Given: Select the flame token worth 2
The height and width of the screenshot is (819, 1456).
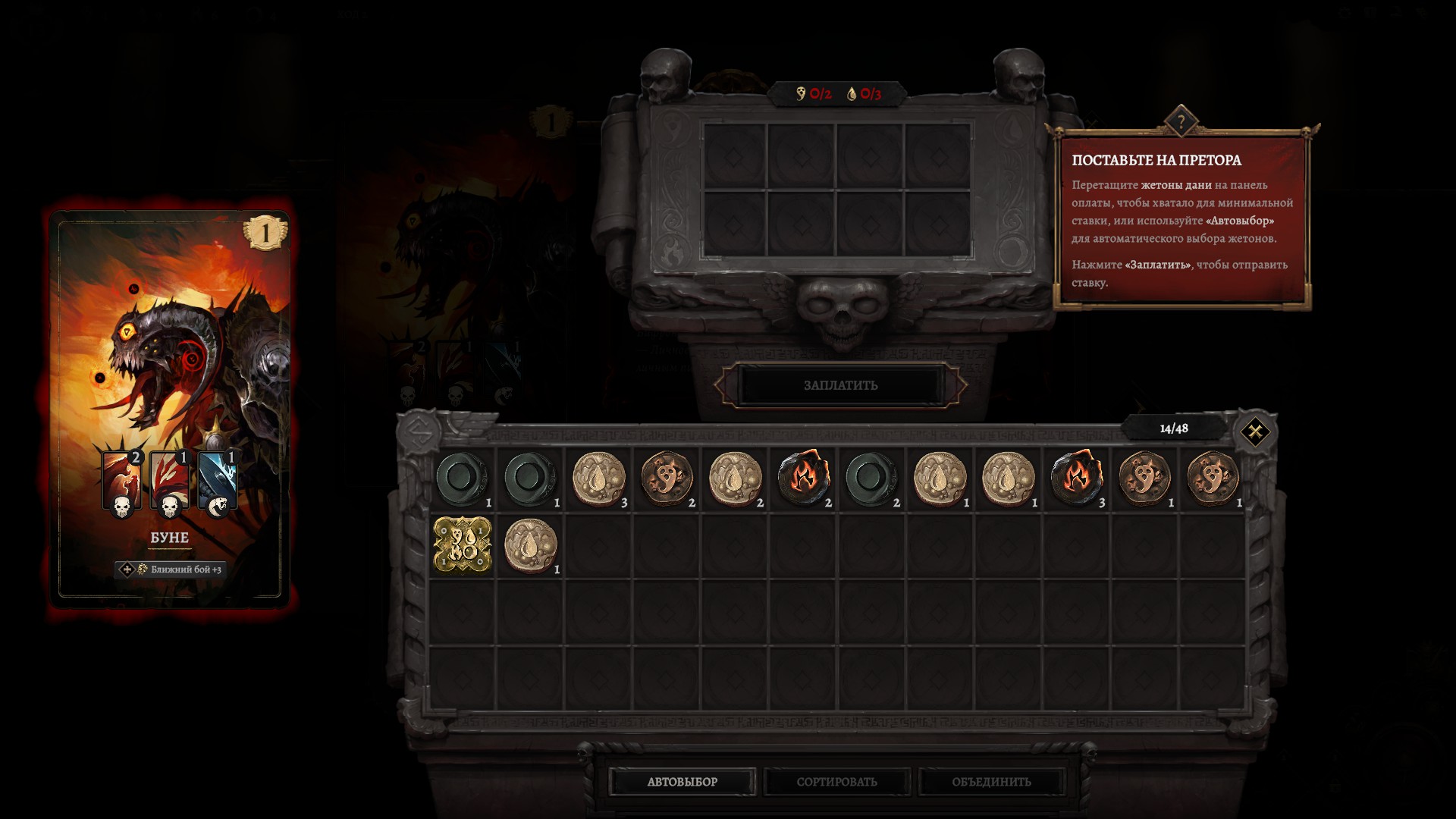Looking at the screenshot, I should 803,479.
